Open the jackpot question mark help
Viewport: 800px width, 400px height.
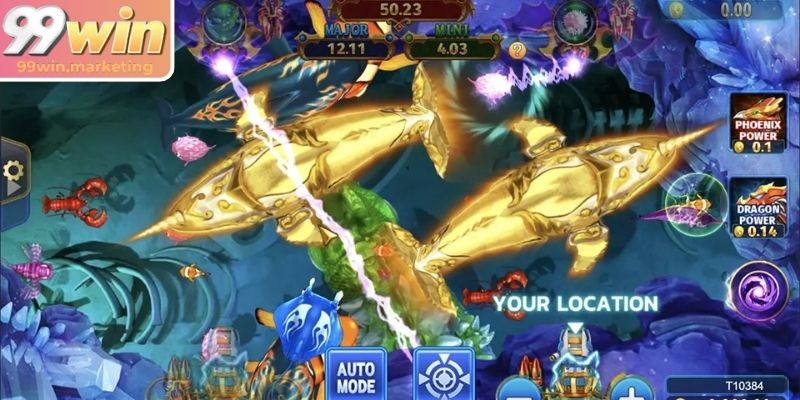tap(517, 49)
